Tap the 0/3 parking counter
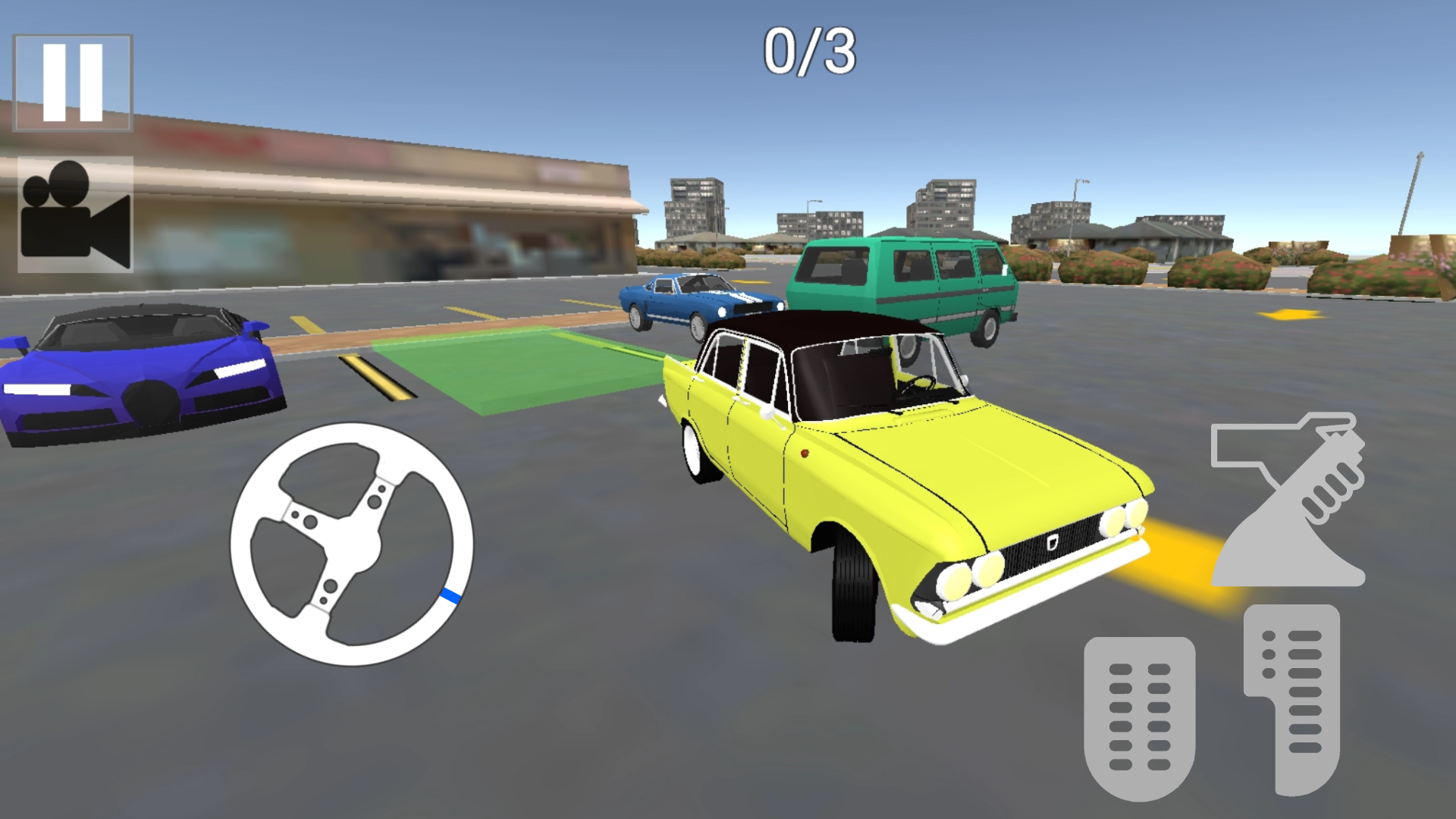 click(x=811, y=53)
